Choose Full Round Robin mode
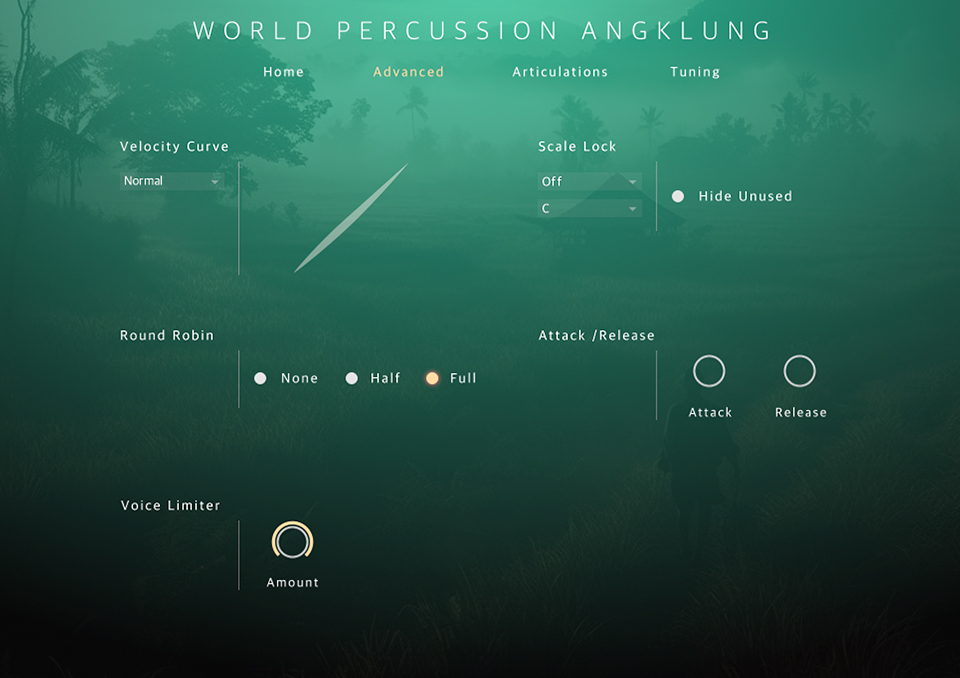This screenshot has height=678, width=960. pyautogui.click(x=433, y=378)
